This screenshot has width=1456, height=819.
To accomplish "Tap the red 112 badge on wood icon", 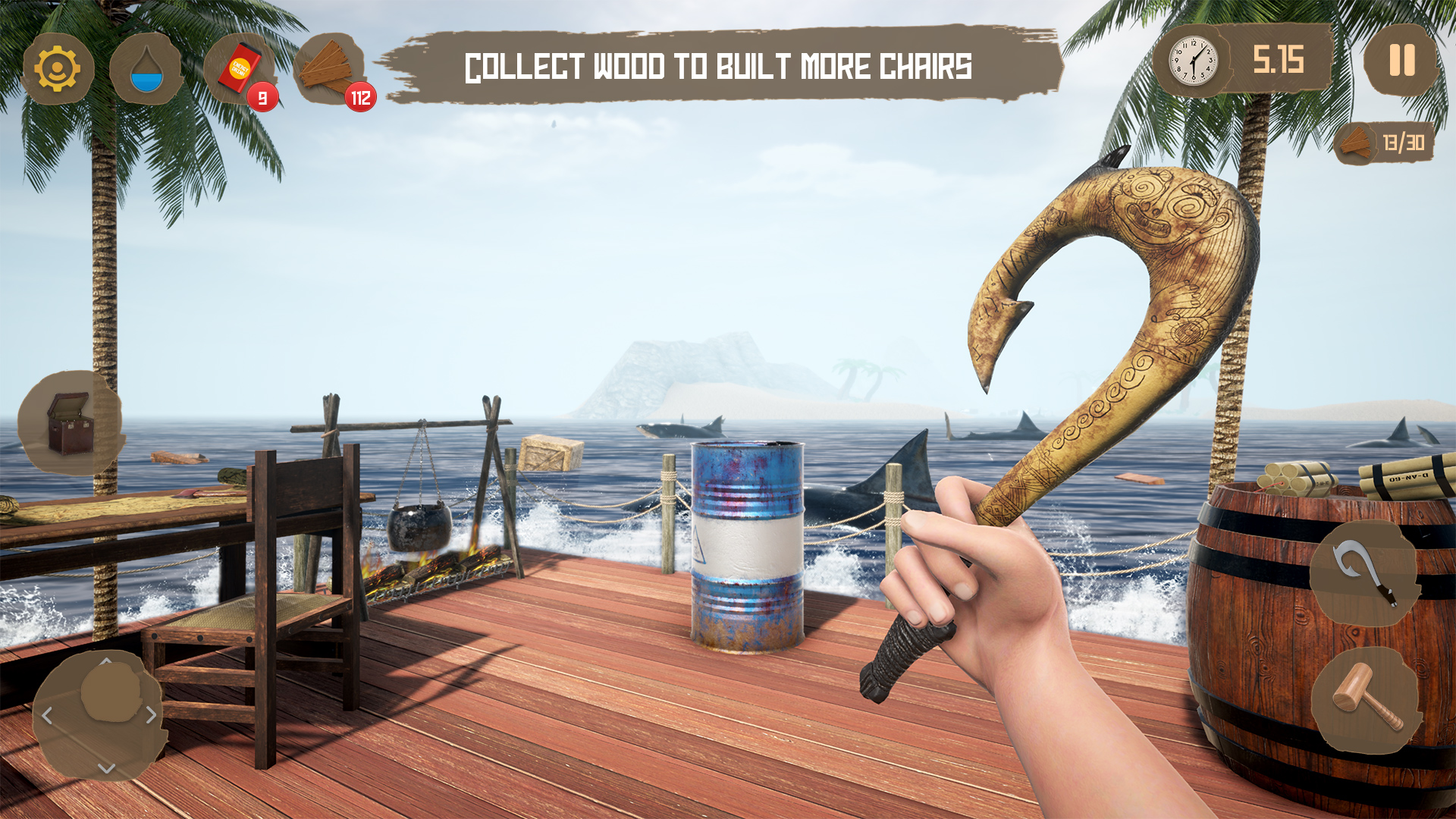I will (361, 96).
